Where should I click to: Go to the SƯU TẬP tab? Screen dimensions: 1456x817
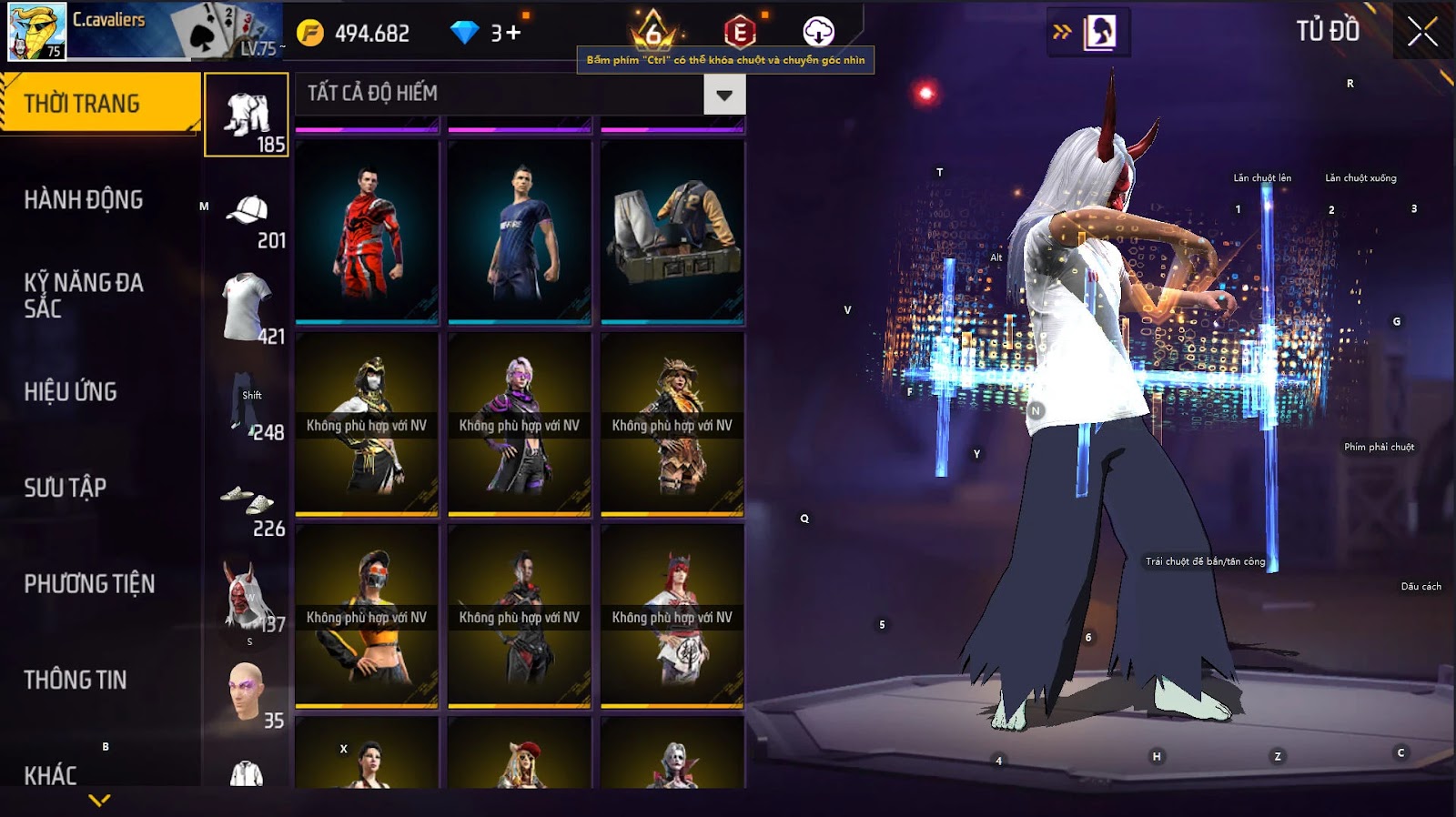pos(66,488)
